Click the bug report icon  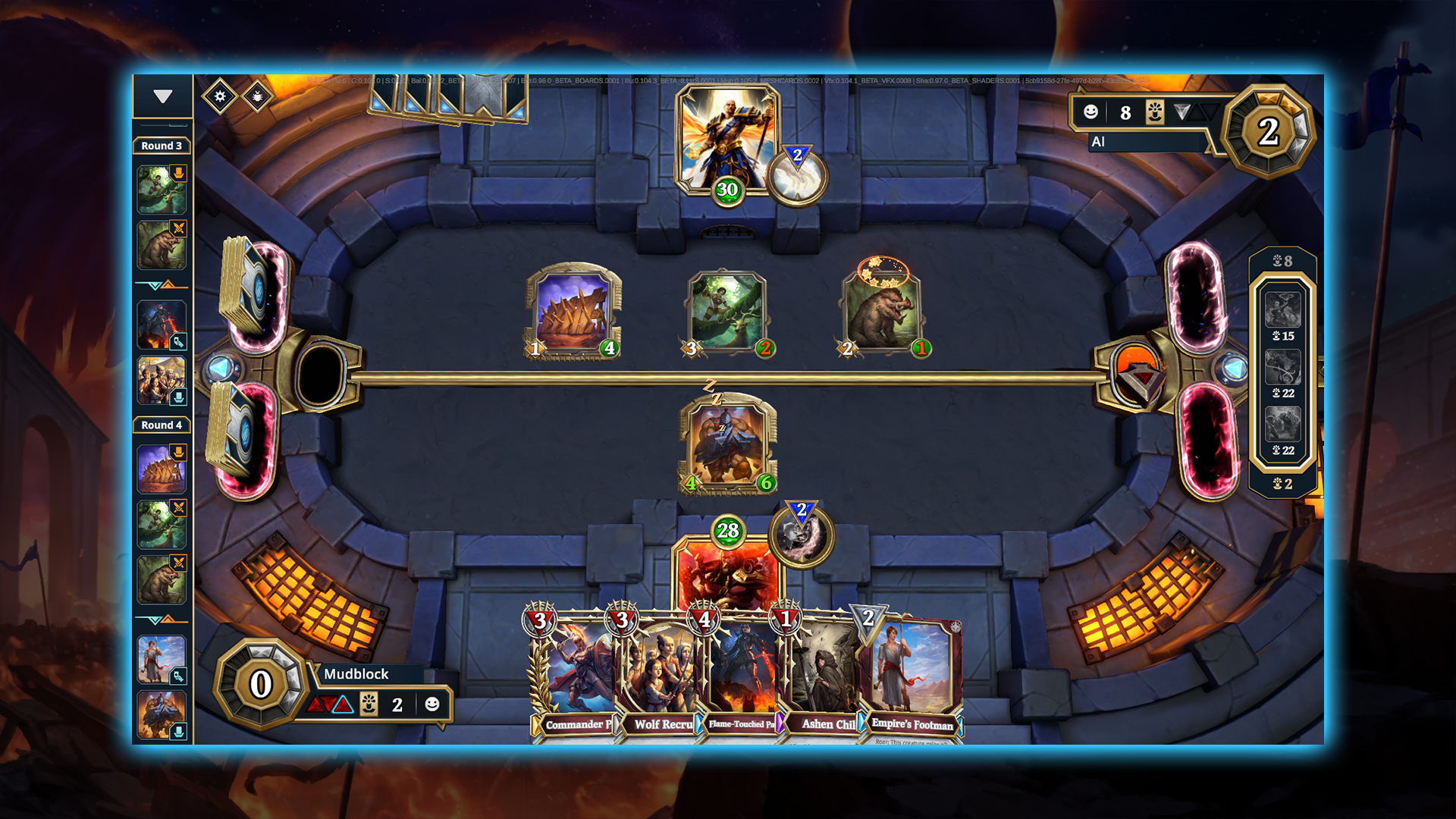coord(258,96)
